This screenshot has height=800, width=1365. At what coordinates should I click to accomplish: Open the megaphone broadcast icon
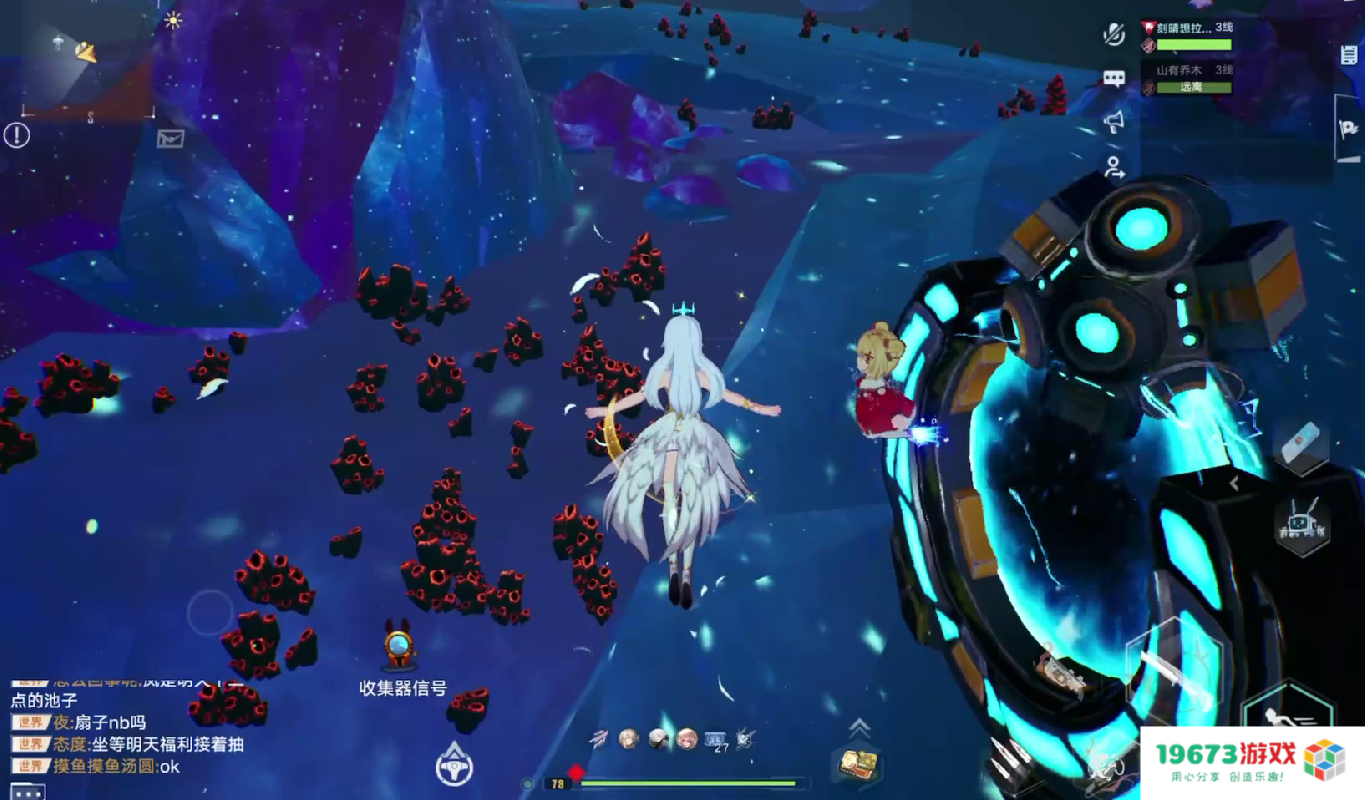[x=1114, y=123]
